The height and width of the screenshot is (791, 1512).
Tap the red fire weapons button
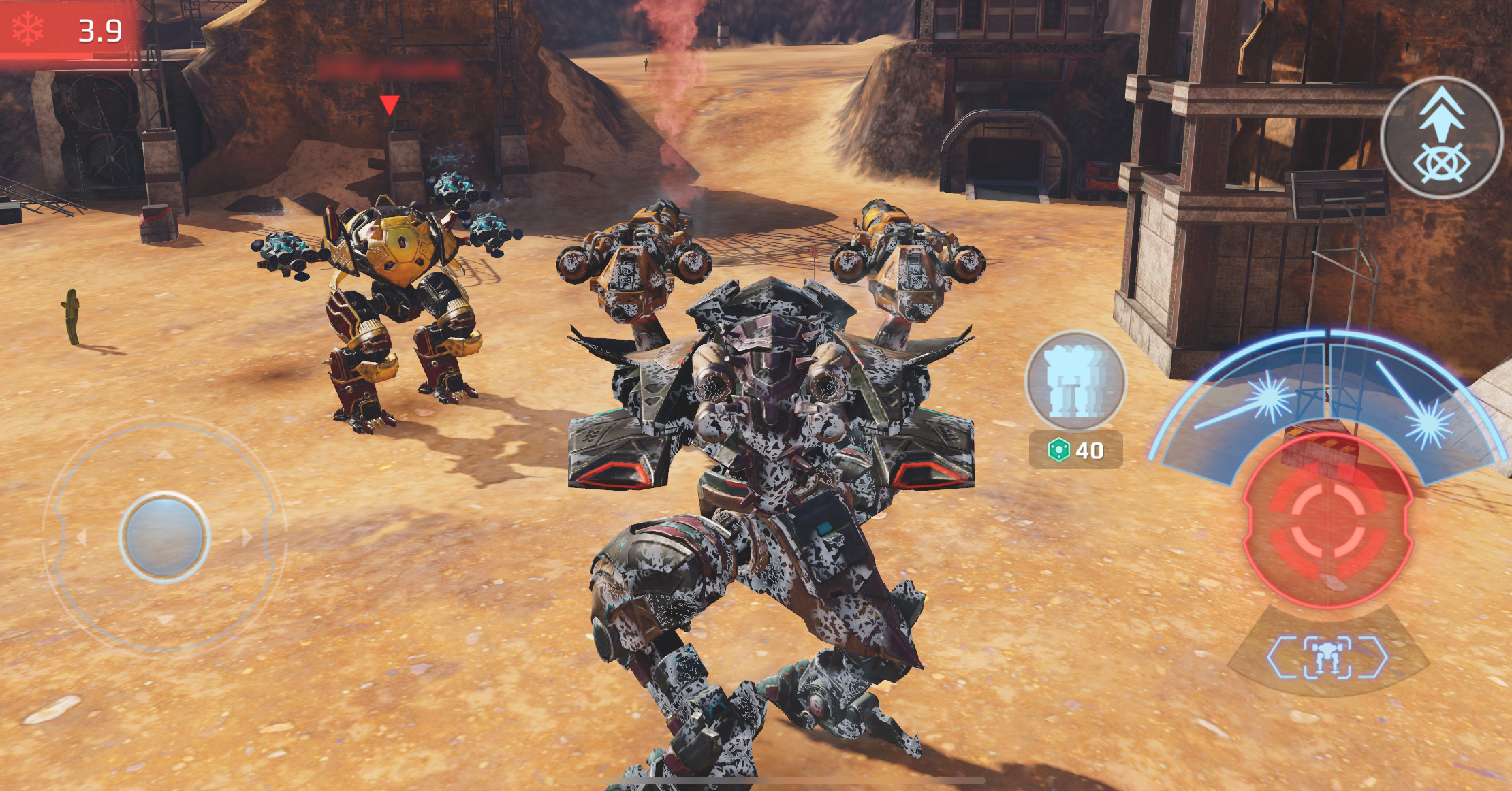click(x=1327, y=522)
